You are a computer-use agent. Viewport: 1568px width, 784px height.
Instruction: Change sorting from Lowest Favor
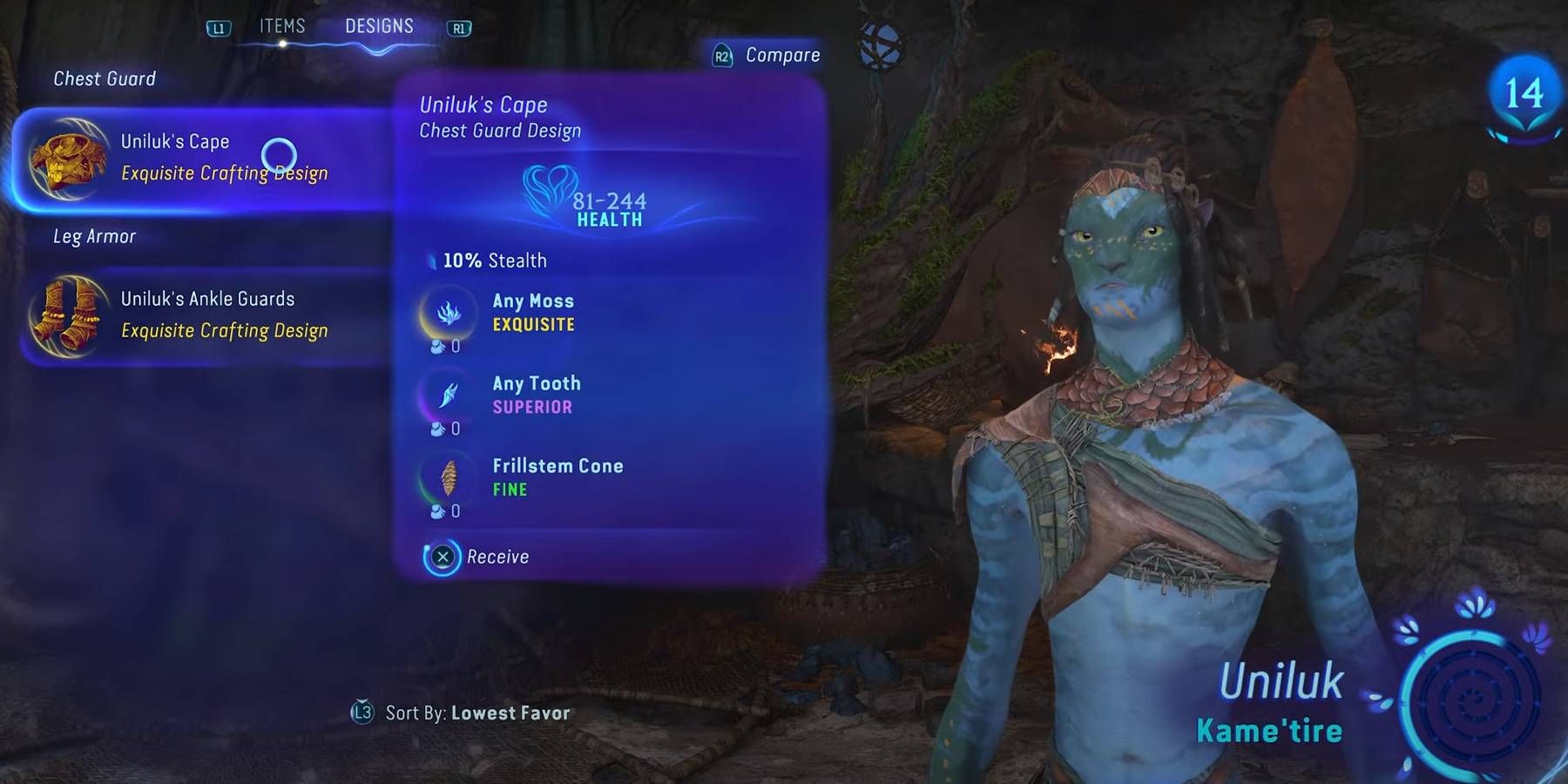click(462, 713)
